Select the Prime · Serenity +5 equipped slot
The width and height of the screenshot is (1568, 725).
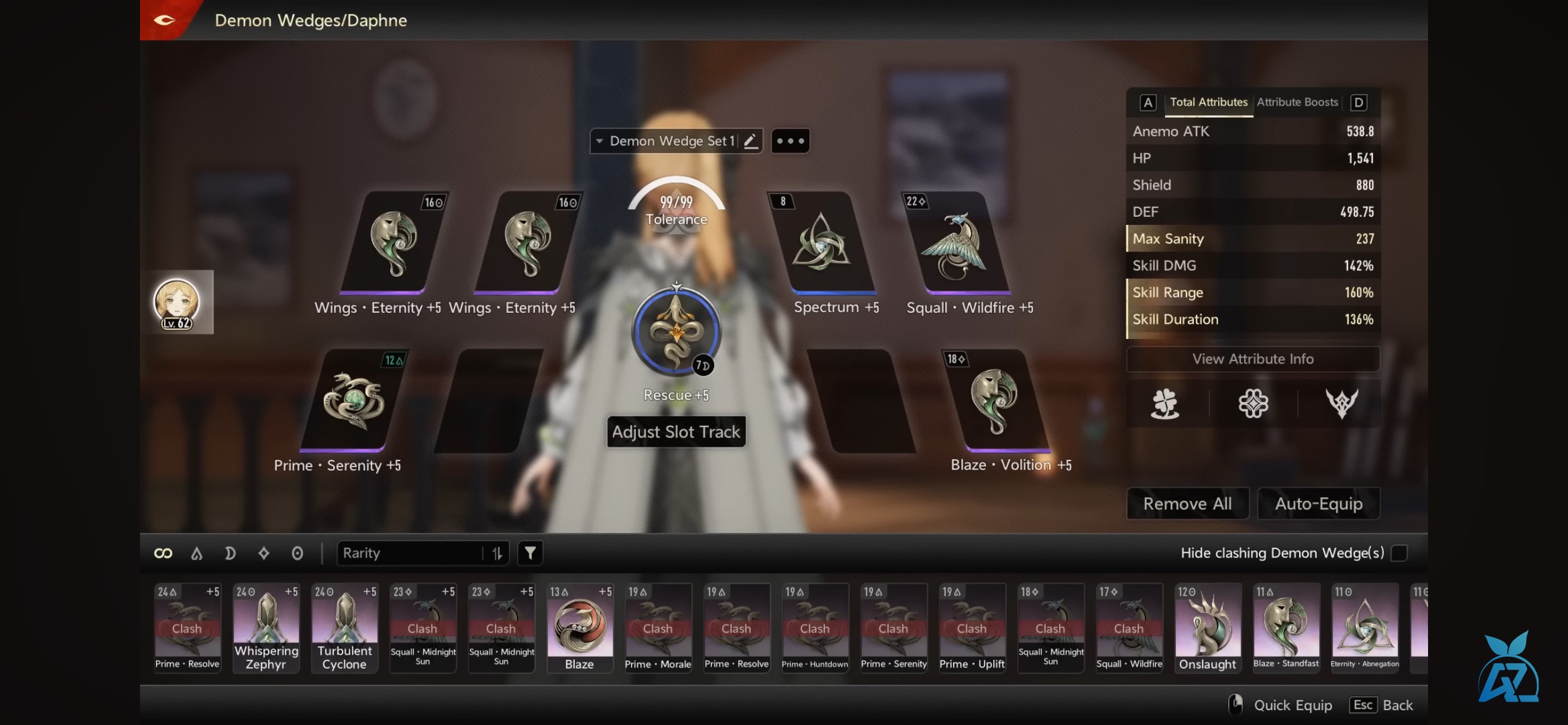(x=354, y=401)
